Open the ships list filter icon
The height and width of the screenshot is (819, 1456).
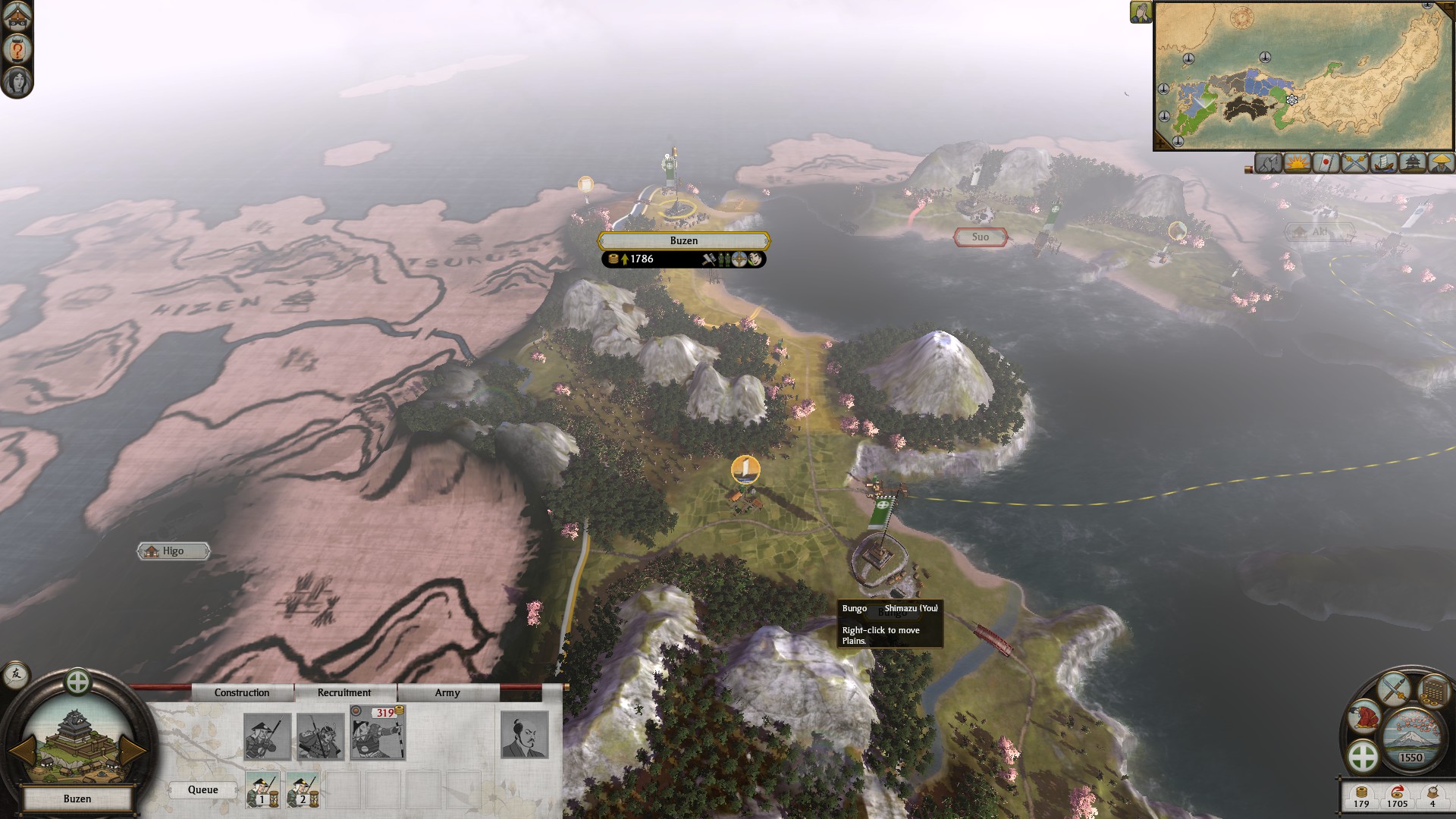point(1383,163)
